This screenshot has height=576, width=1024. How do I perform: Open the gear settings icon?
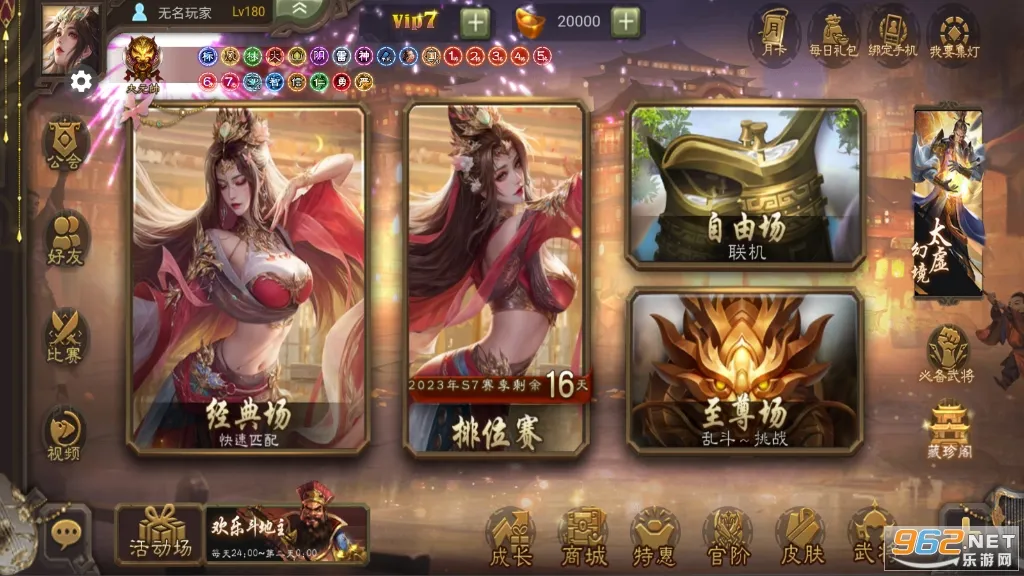click(x=81, y=81)
